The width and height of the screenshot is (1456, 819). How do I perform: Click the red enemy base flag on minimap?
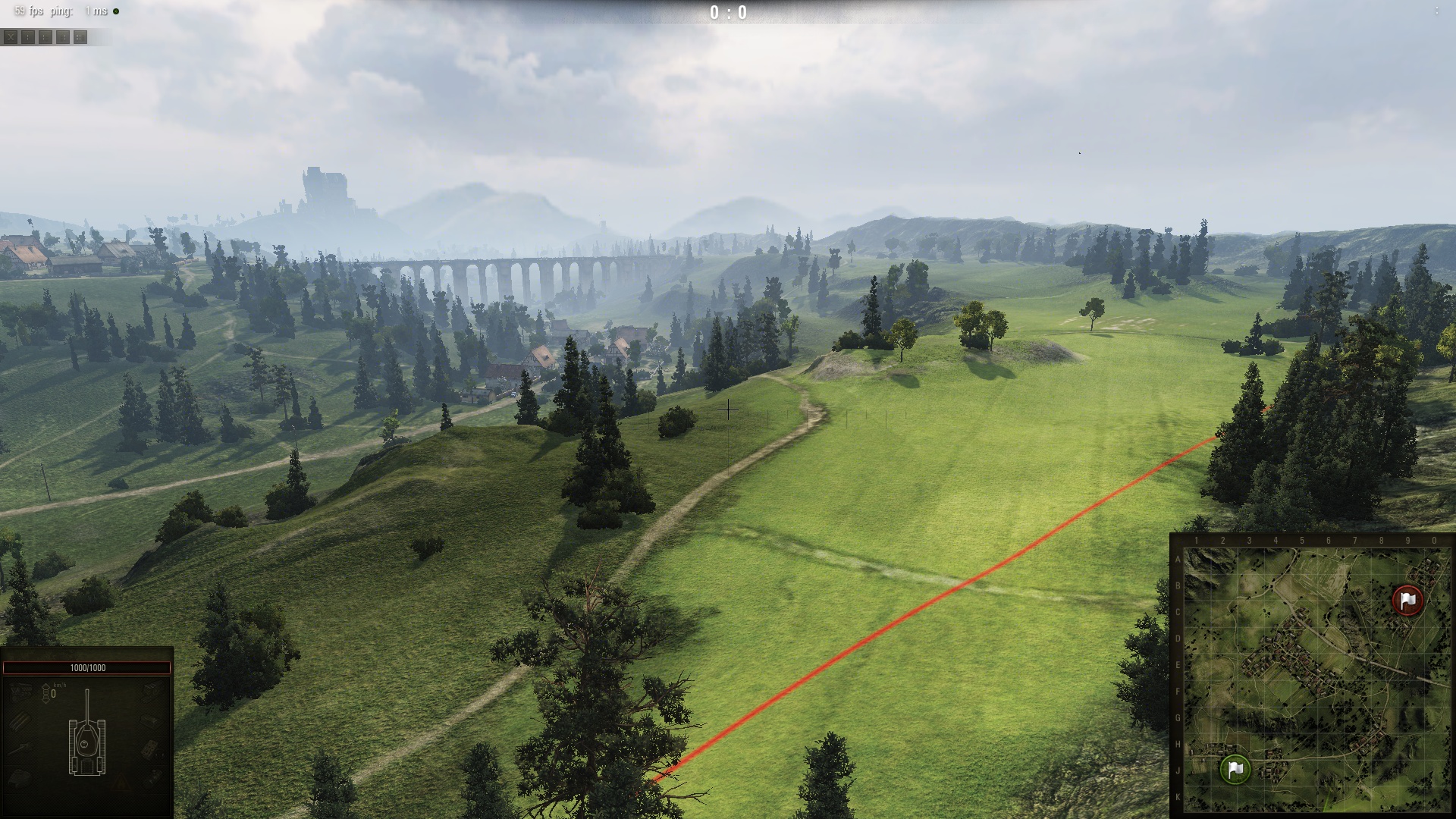(1408, 600)
